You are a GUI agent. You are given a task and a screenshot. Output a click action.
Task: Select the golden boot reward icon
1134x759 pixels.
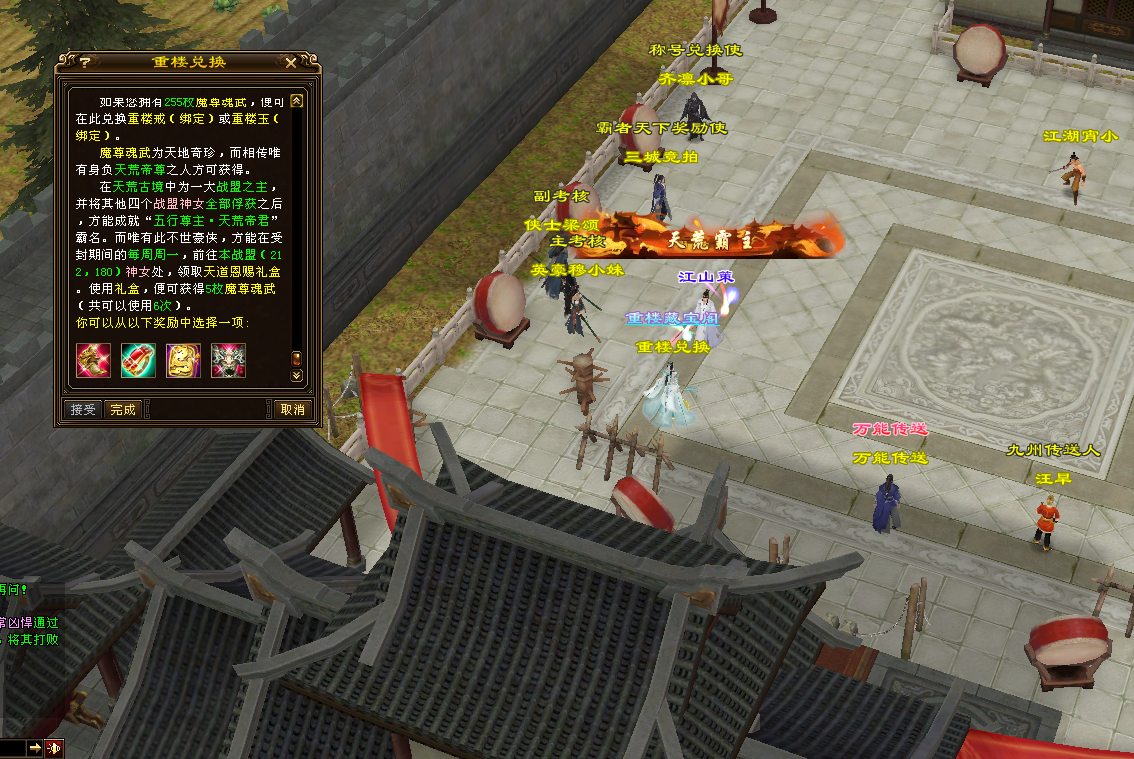[94, 360]
